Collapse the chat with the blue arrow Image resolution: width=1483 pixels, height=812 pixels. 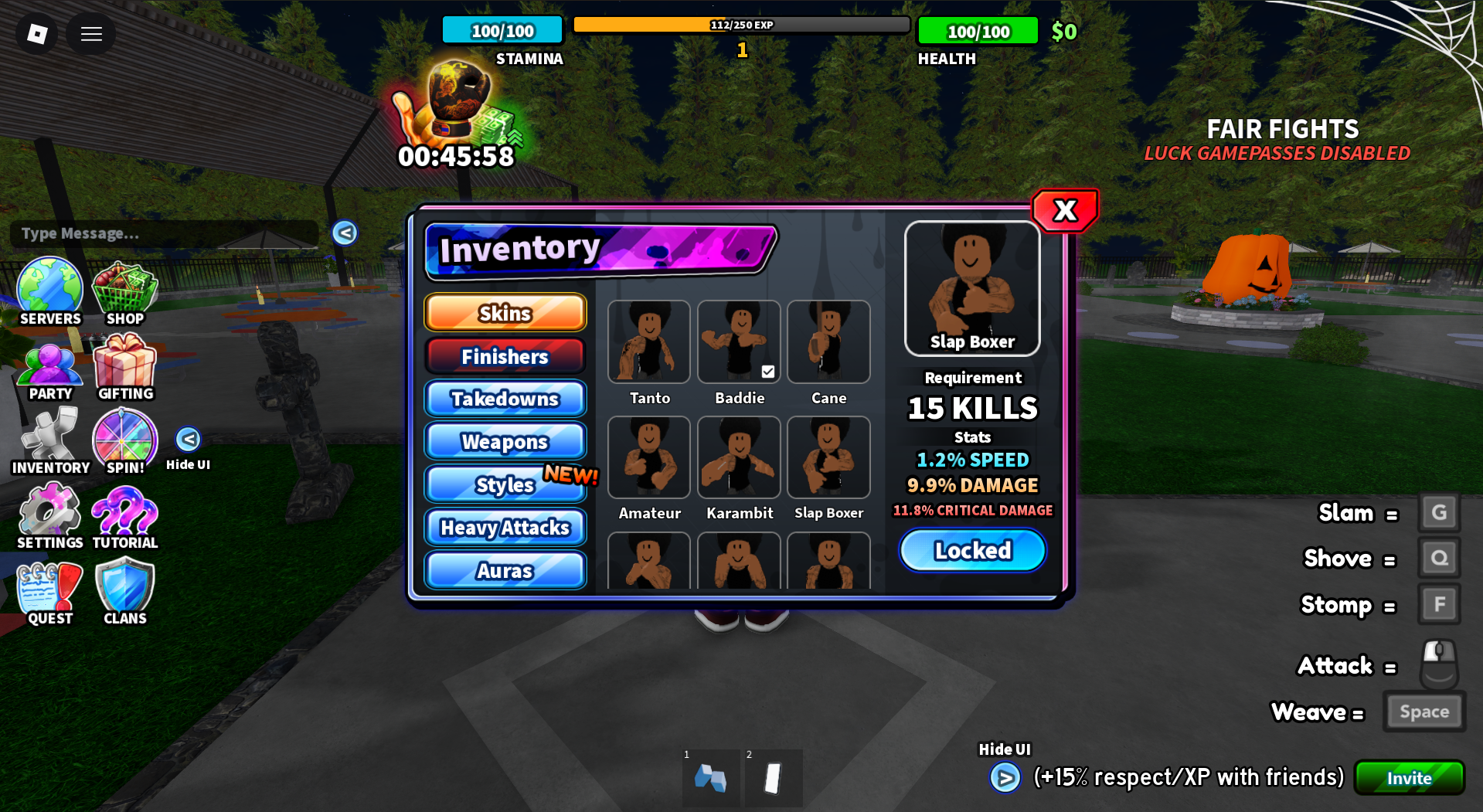(x=344, y=233)
